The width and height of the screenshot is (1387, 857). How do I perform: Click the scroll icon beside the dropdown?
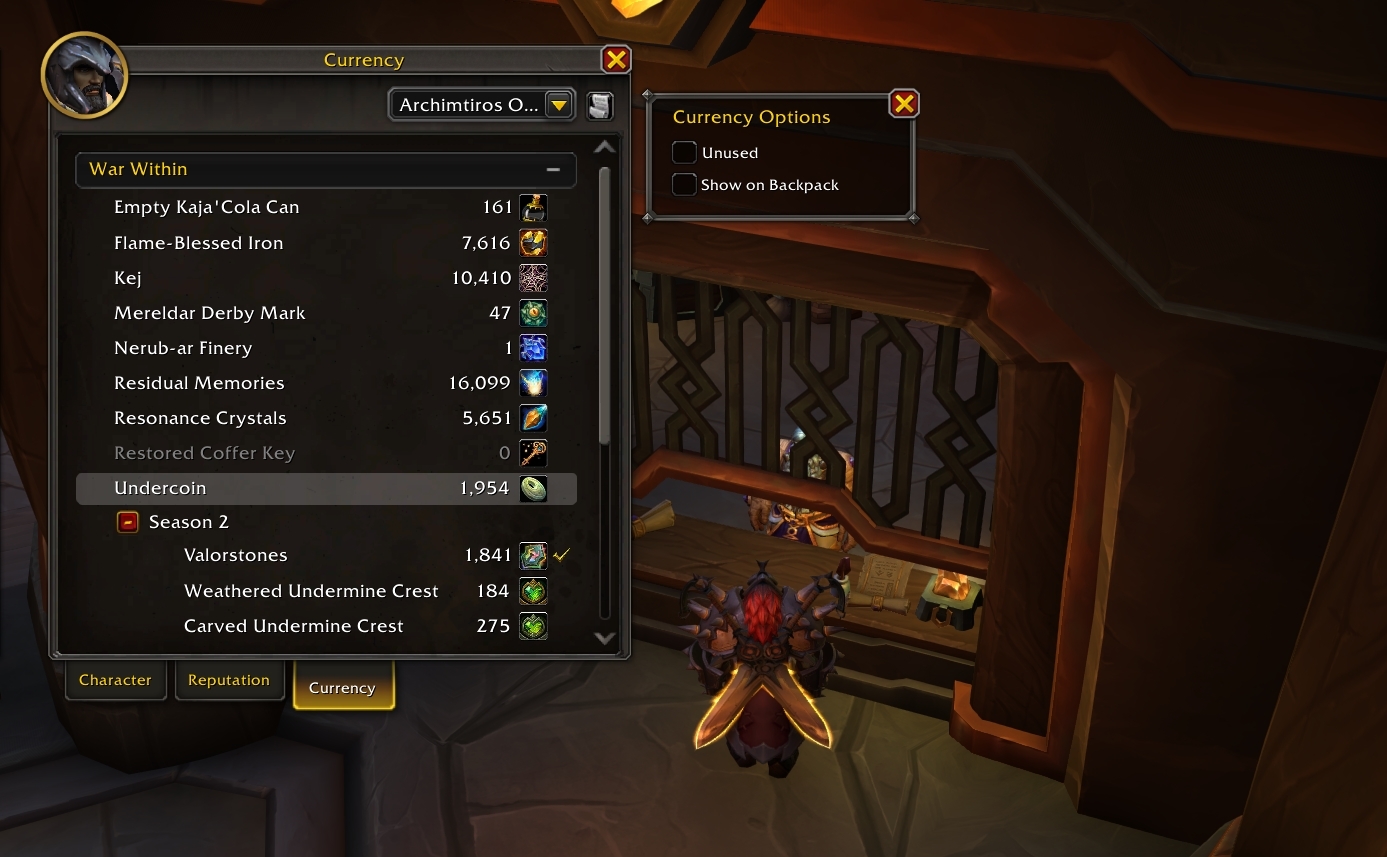(599, 105)
